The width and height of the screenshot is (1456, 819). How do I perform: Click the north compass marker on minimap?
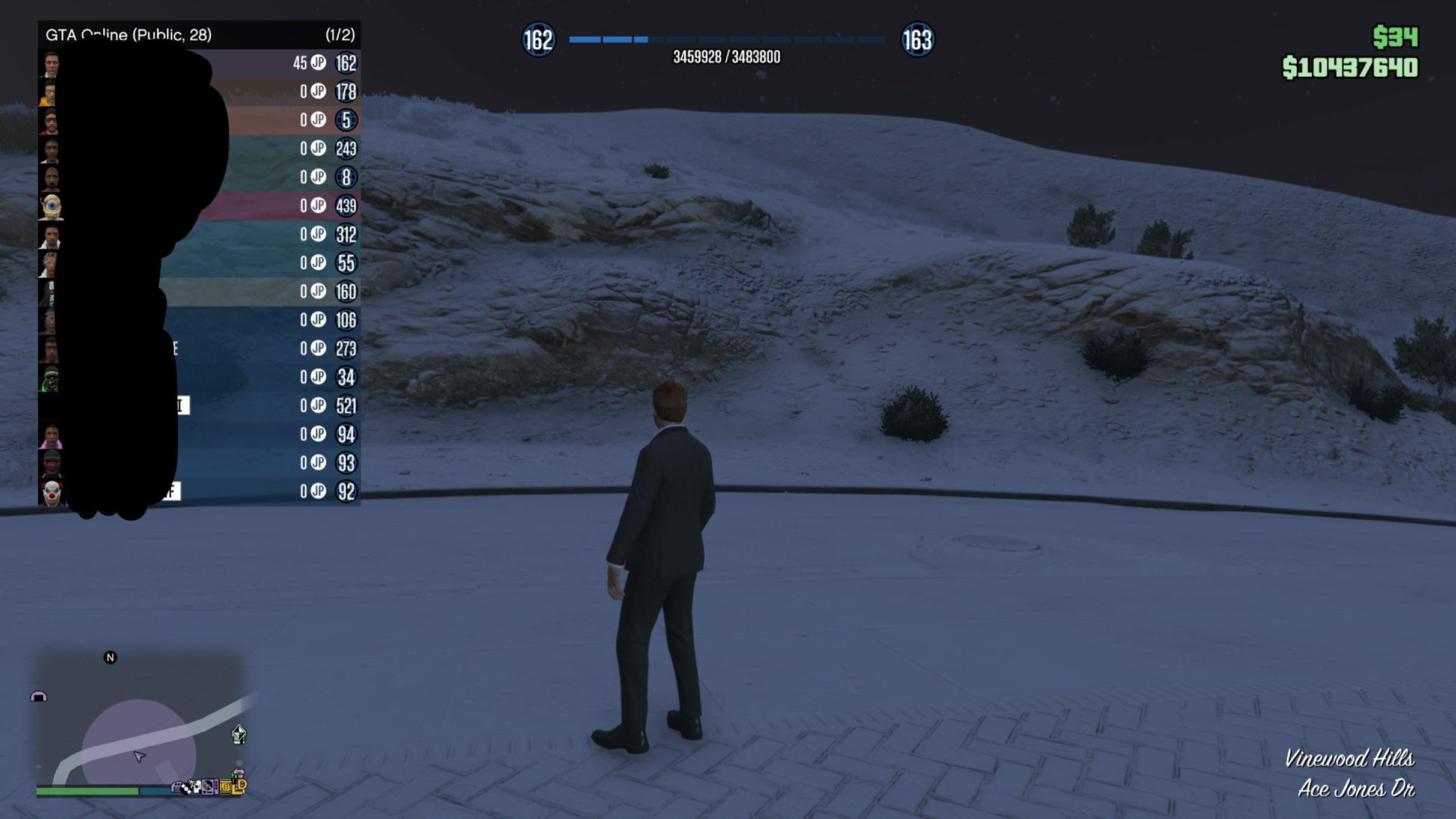coord(110,657)
